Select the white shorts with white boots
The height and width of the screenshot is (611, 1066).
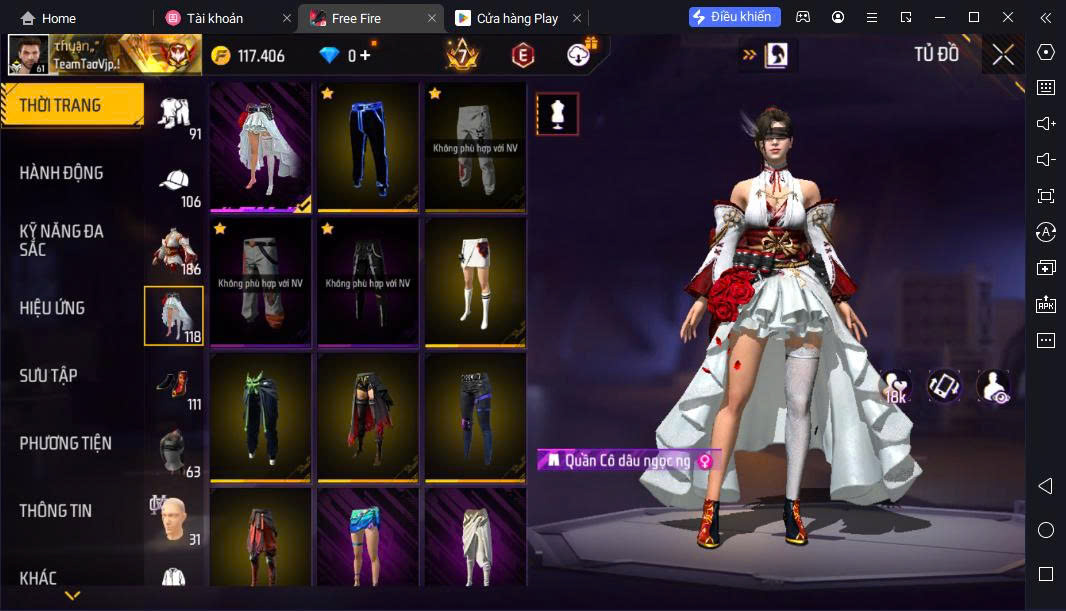coord(476,281)
